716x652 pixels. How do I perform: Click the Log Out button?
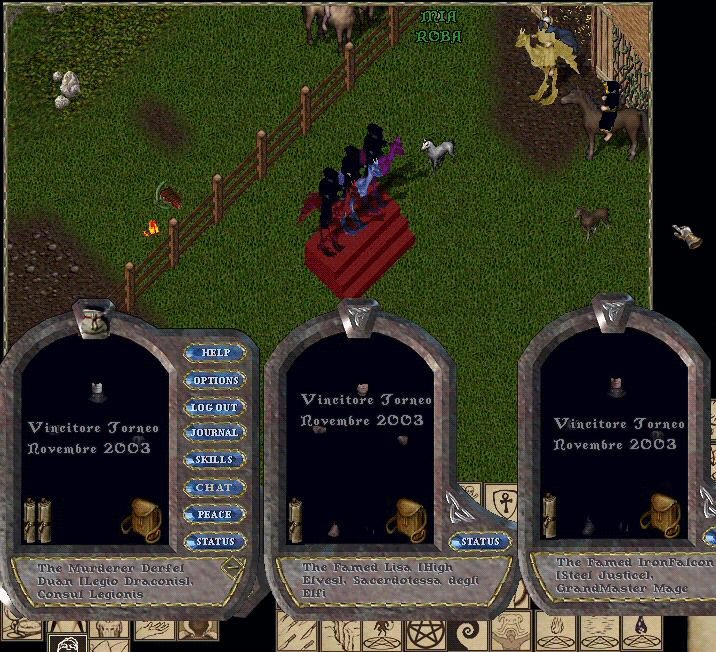click(215, 407)
